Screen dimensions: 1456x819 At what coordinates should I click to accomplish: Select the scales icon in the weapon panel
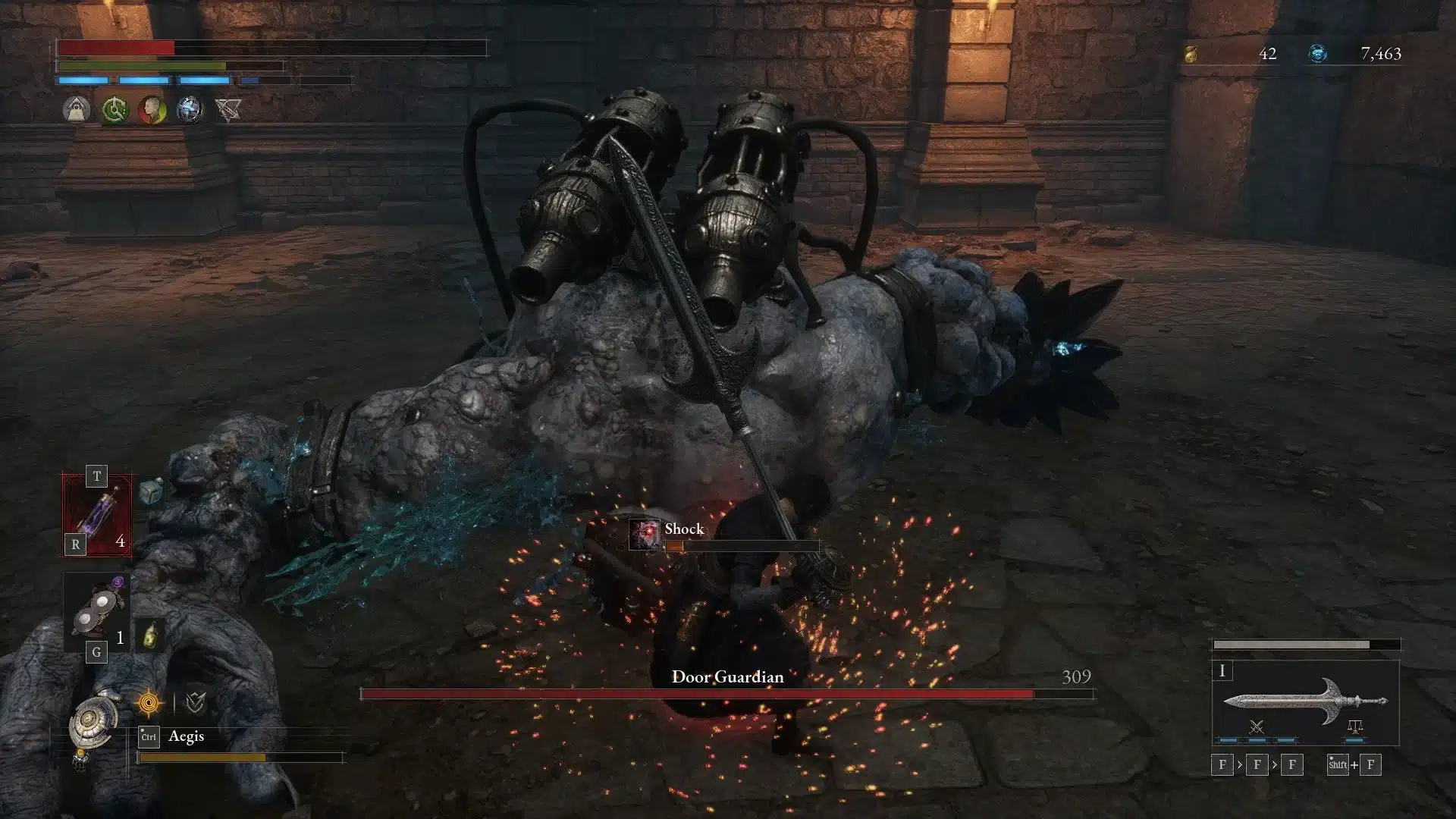(x=1354, y=726)
